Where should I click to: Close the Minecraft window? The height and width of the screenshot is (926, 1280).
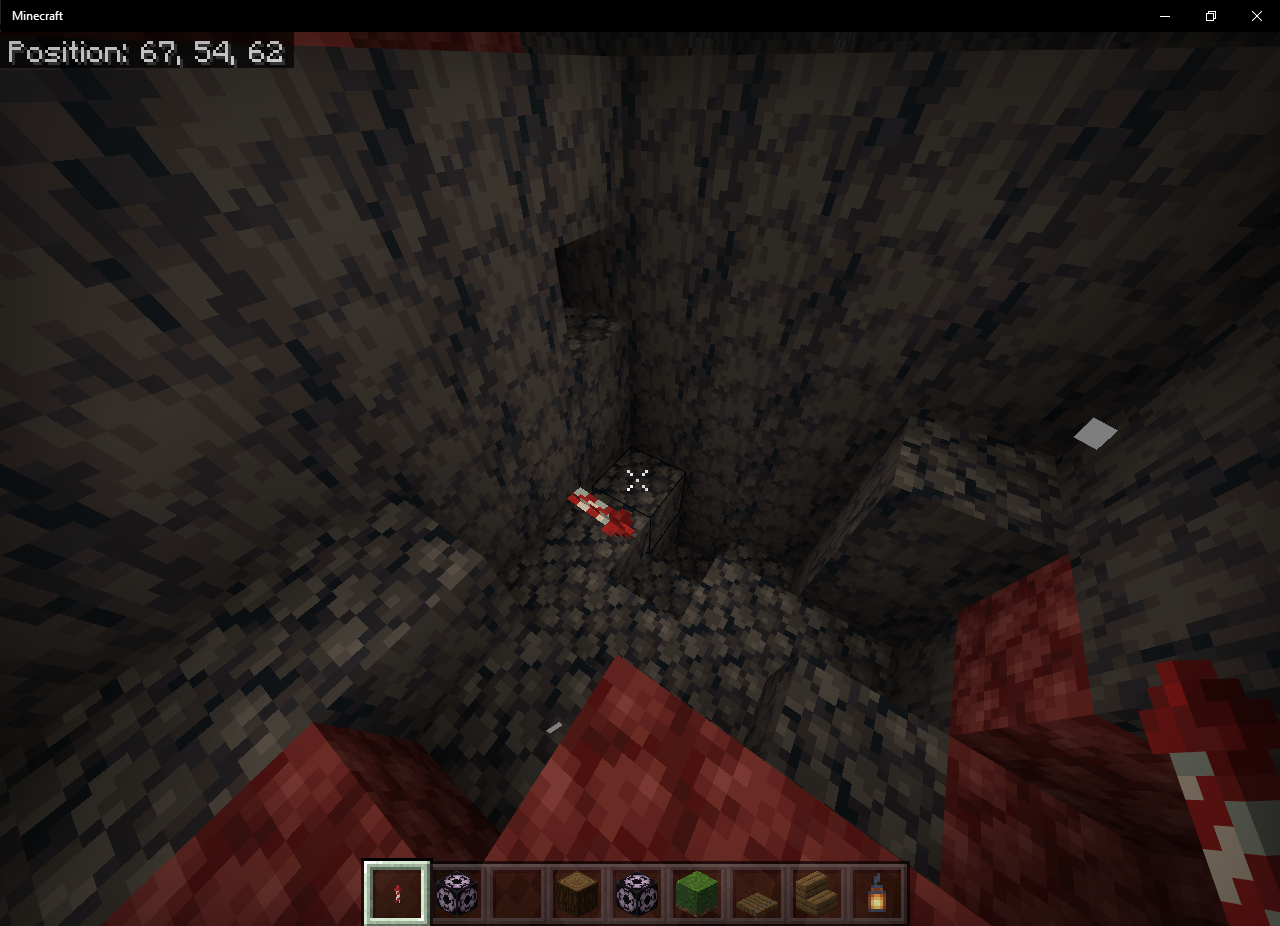click(1256, 16)
